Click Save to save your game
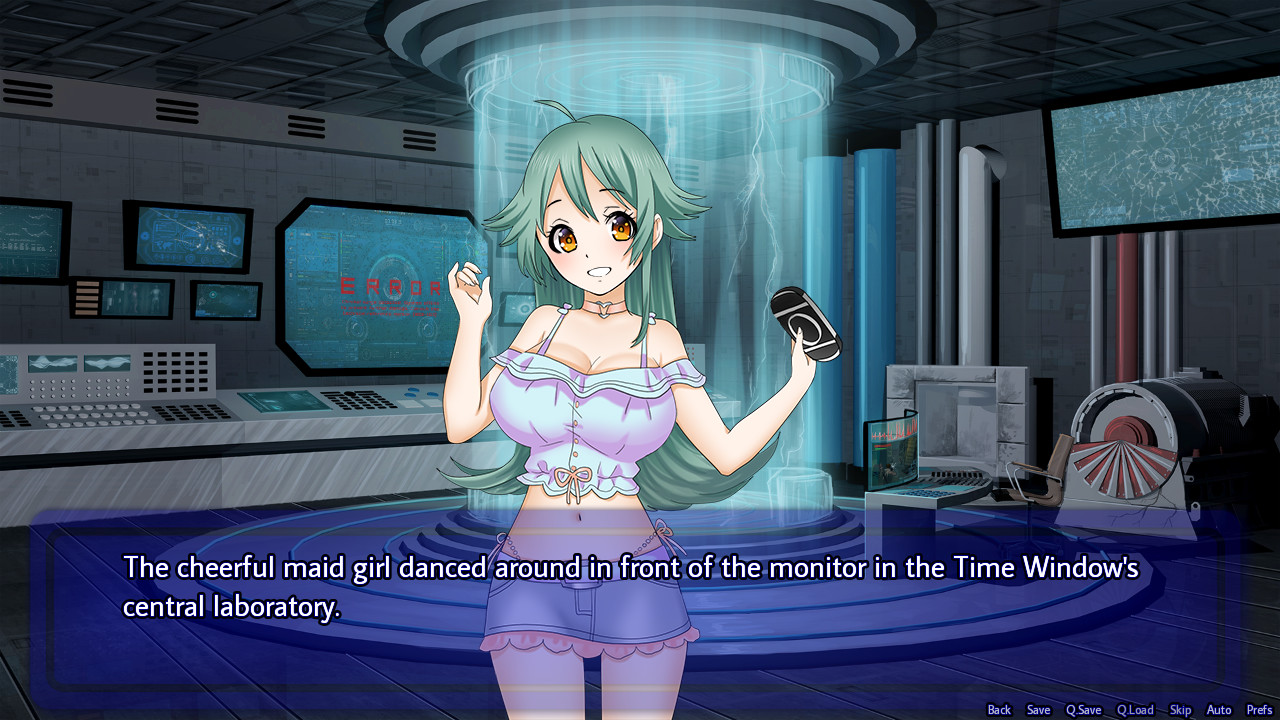Screen dimensions: 1280x720 1038,709
